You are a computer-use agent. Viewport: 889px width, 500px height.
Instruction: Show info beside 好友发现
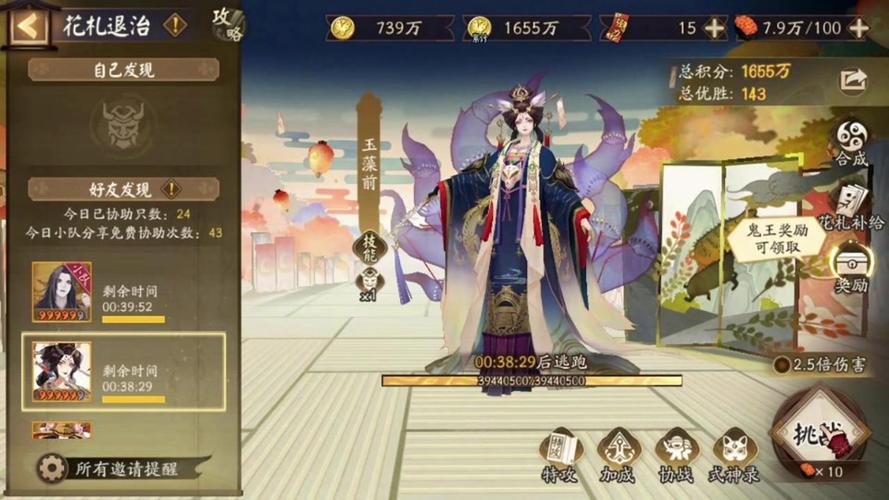(171, 188)
